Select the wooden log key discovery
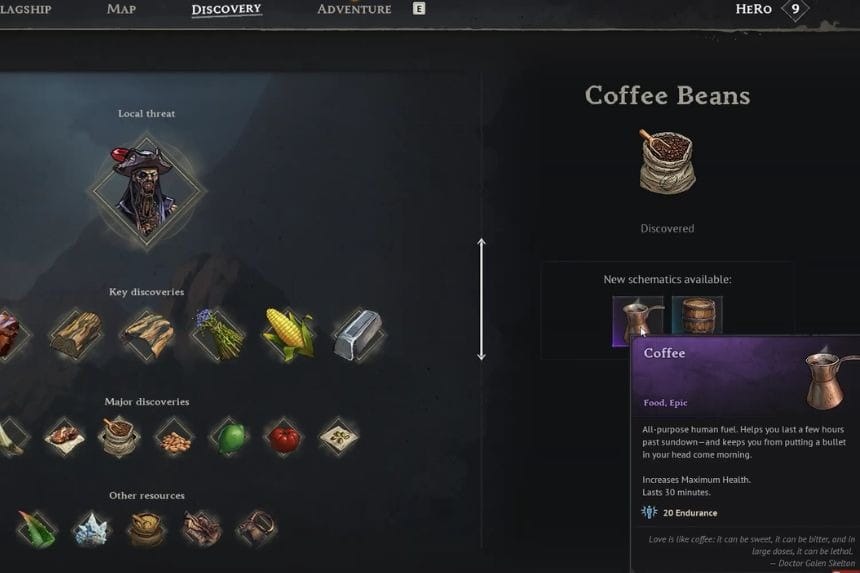 (x=76, y=333)
